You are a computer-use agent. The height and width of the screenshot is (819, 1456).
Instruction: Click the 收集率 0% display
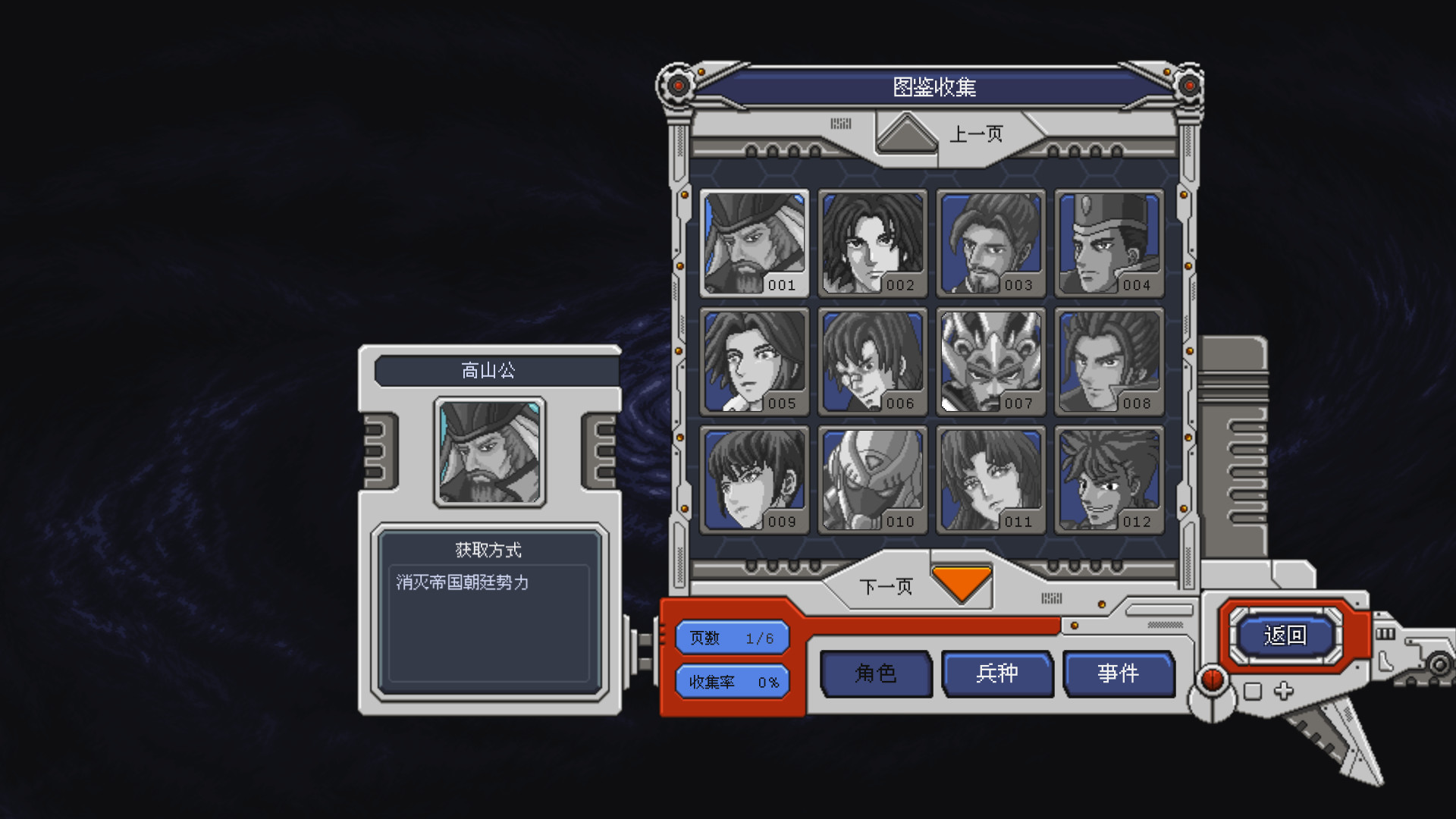[x=732, y=682]
